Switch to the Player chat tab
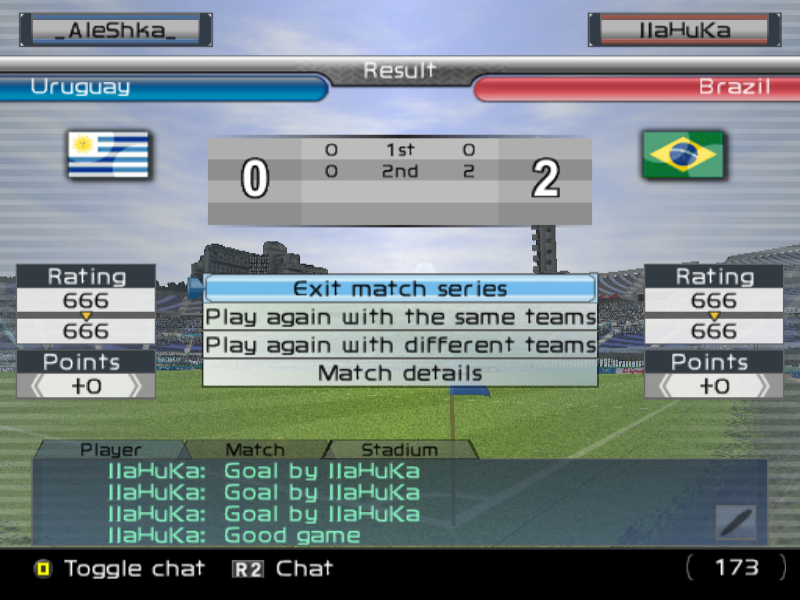 (x=111, y=450)
